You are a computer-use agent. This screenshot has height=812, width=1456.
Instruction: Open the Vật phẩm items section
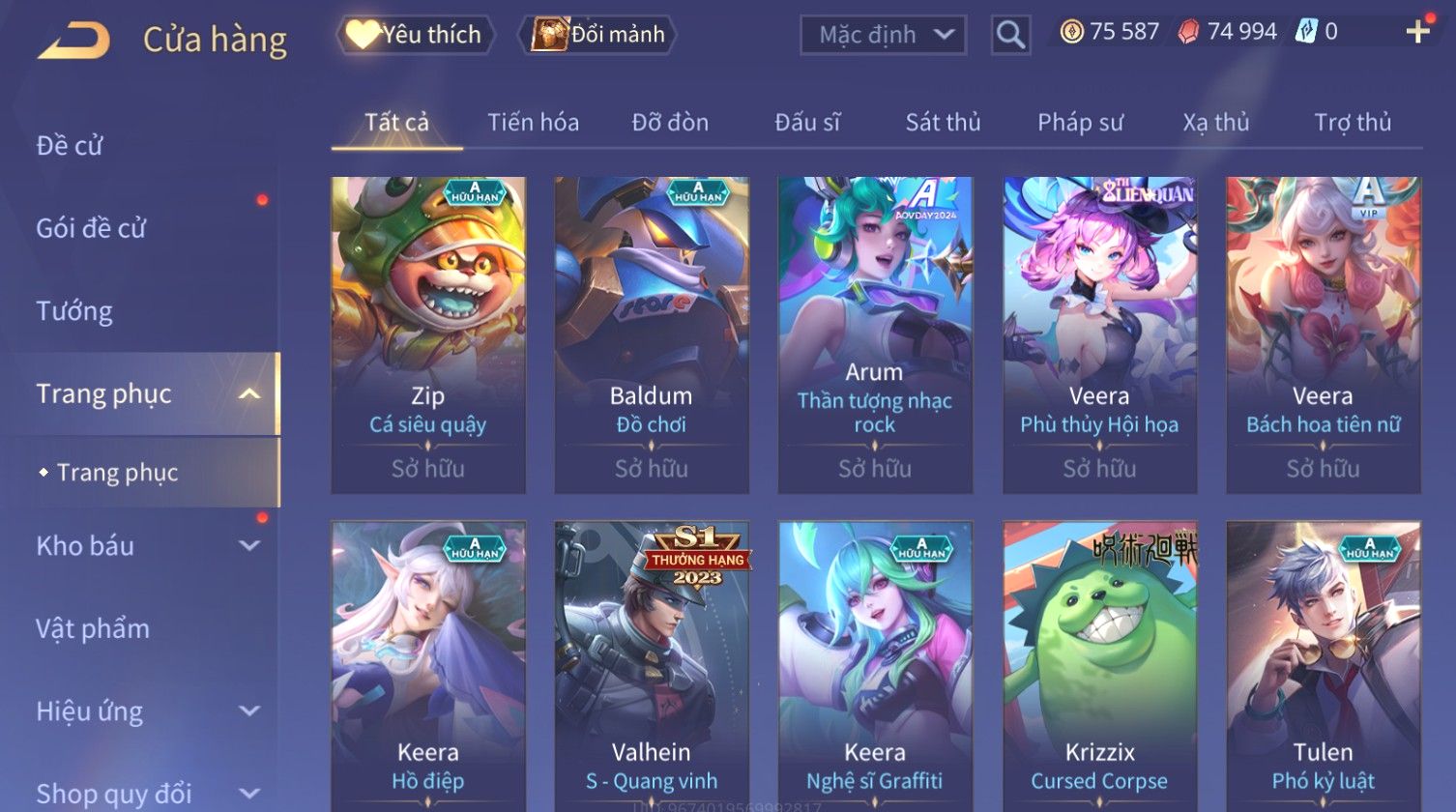(x=93, y=629)
